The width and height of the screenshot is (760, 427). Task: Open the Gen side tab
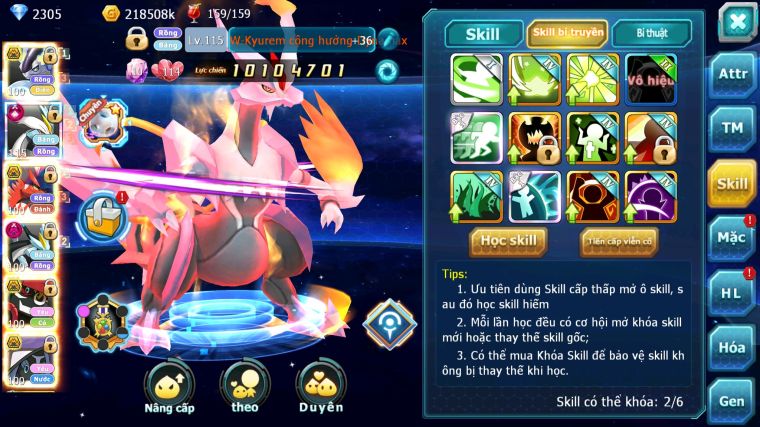732,401
